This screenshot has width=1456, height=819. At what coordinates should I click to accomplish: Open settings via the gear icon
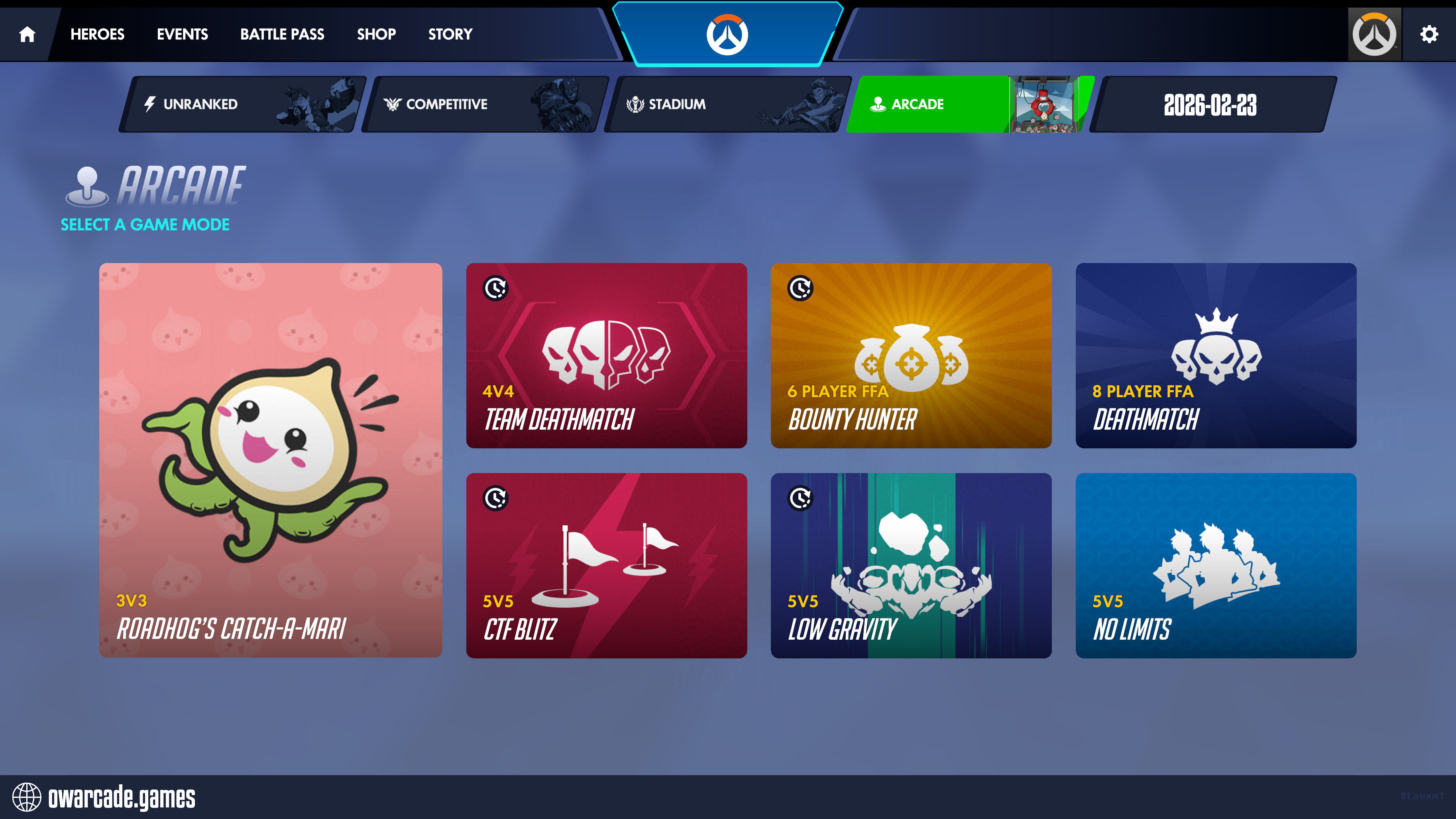1429,35
